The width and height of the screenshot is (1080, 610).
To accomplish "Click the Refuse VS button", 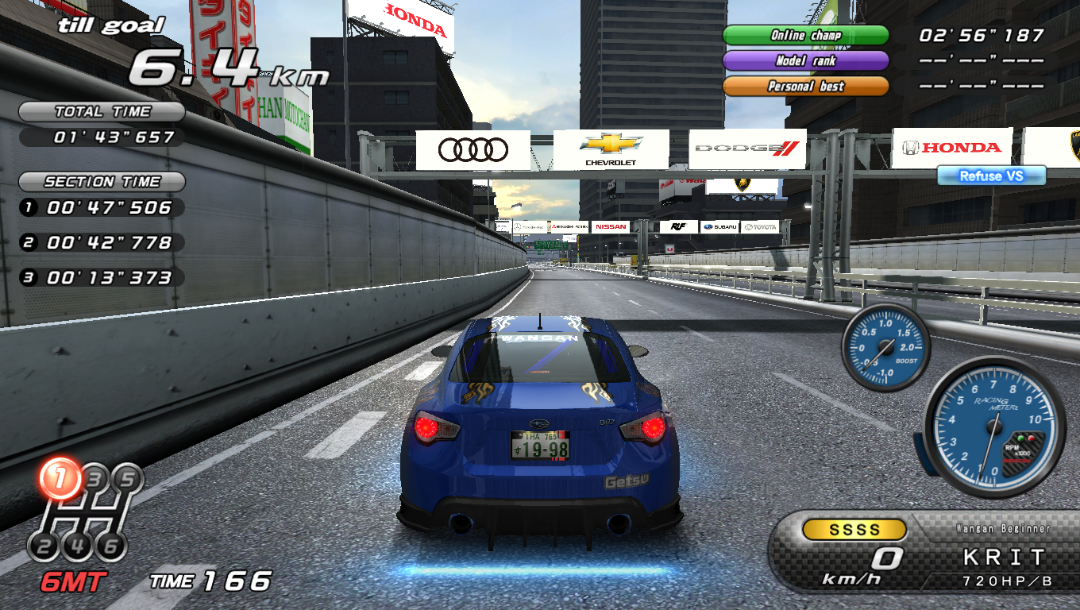I will [x=991, y=176].
